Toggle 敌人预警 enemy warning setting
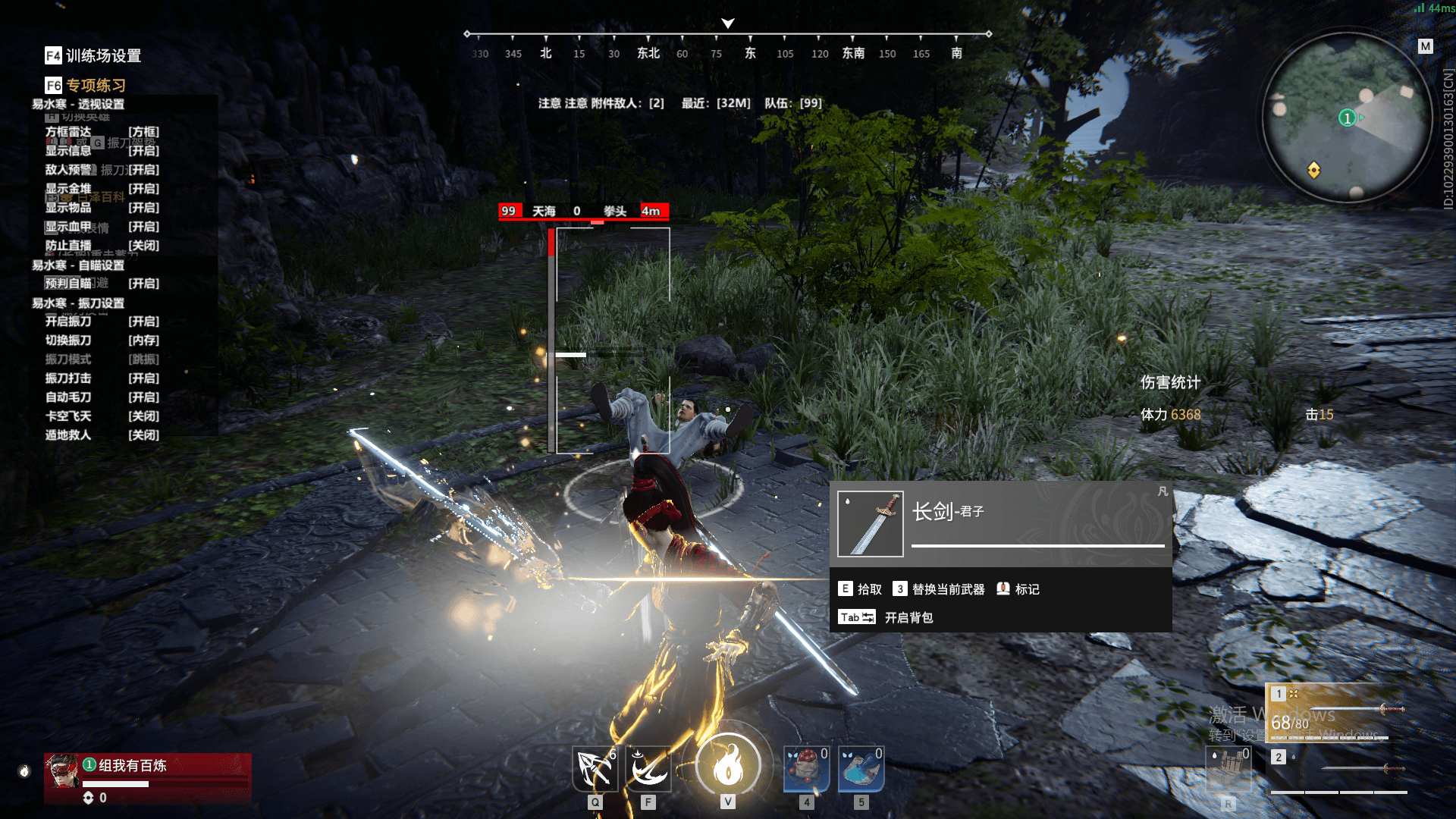 pyautogui.click(x=102, y=170)
